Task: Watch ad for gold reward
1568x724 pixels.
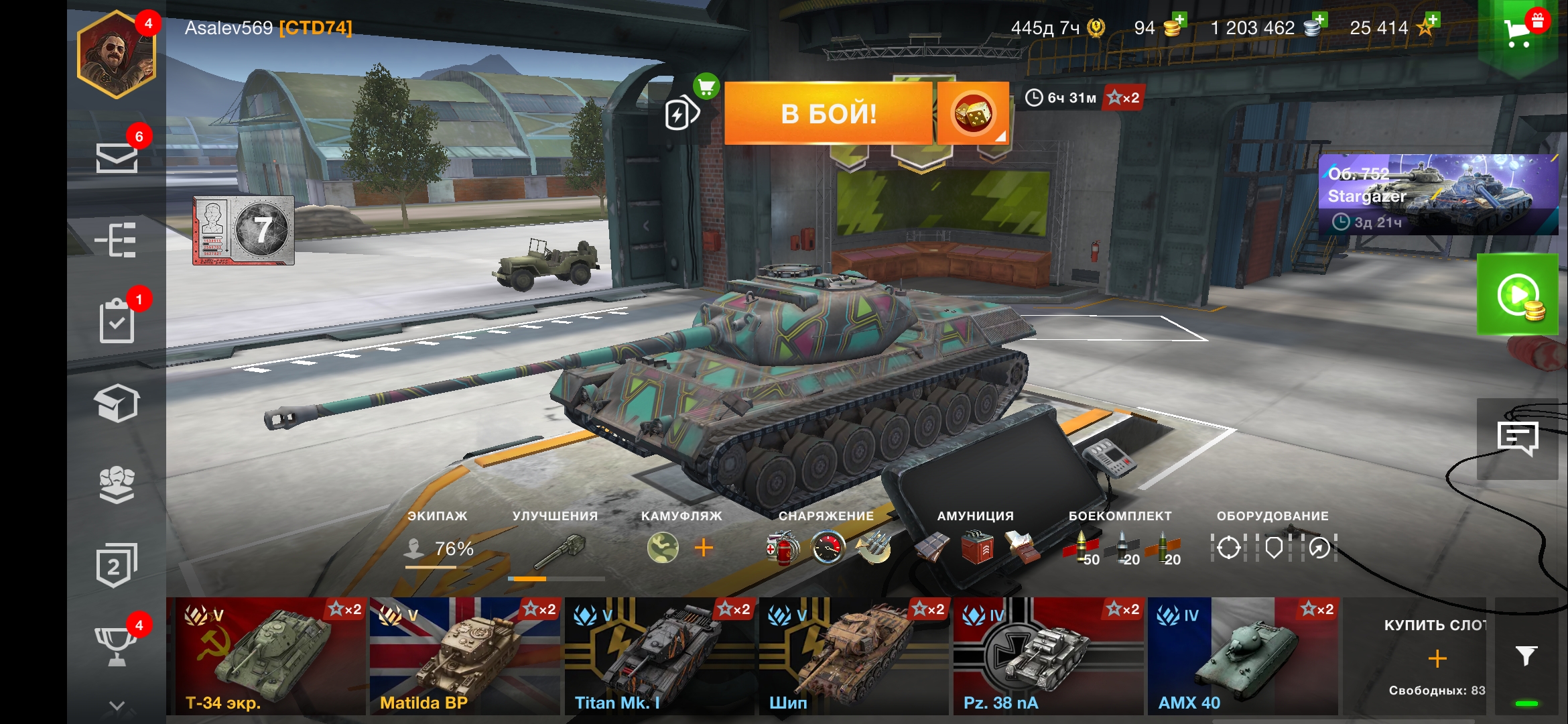Action: pyautogui.click(x=1518, y=295)
